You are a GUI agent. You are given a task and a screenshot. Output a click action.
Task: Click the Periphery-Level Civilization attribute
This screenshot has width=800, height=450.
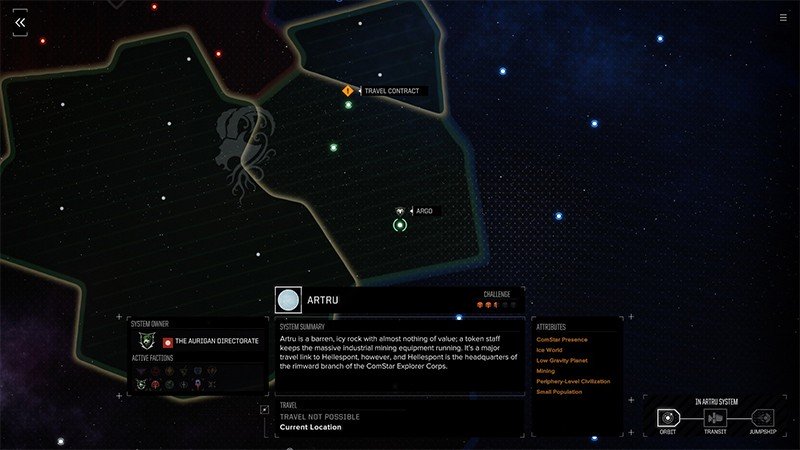pyautogui.click(x=573, y=381)
